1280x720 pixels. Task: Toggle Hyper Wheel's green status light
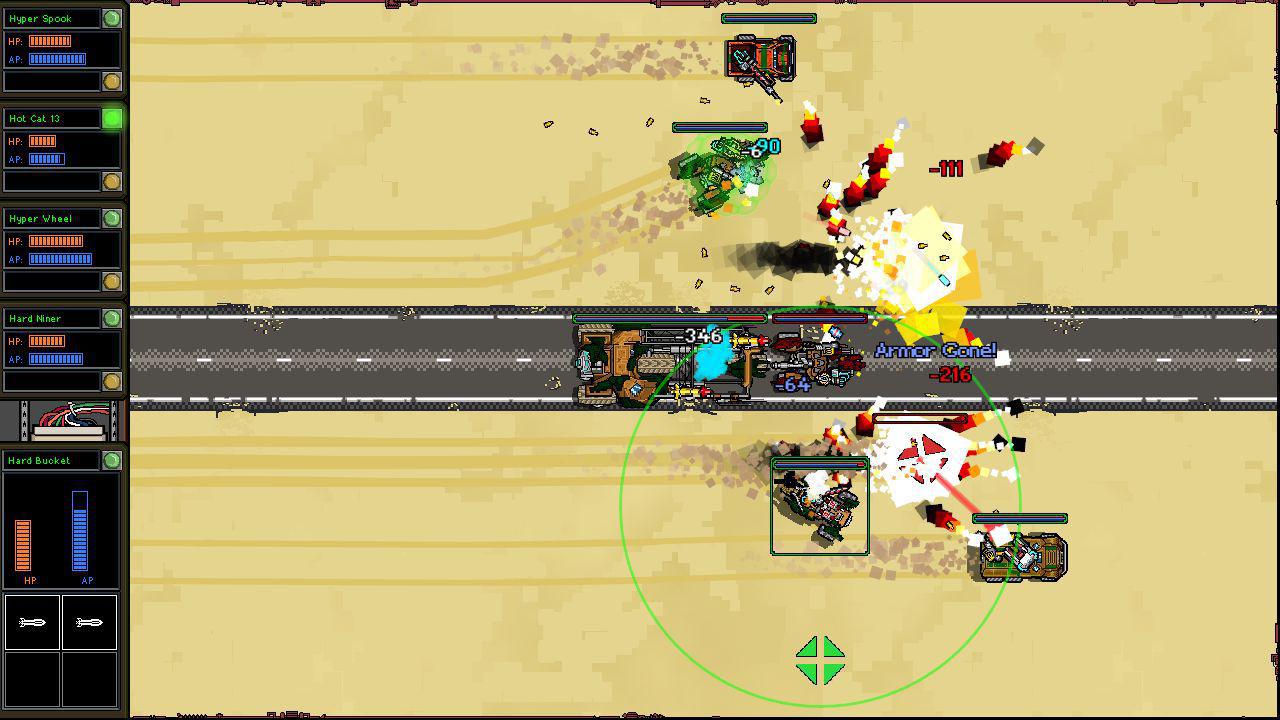(x=110, y=217)
